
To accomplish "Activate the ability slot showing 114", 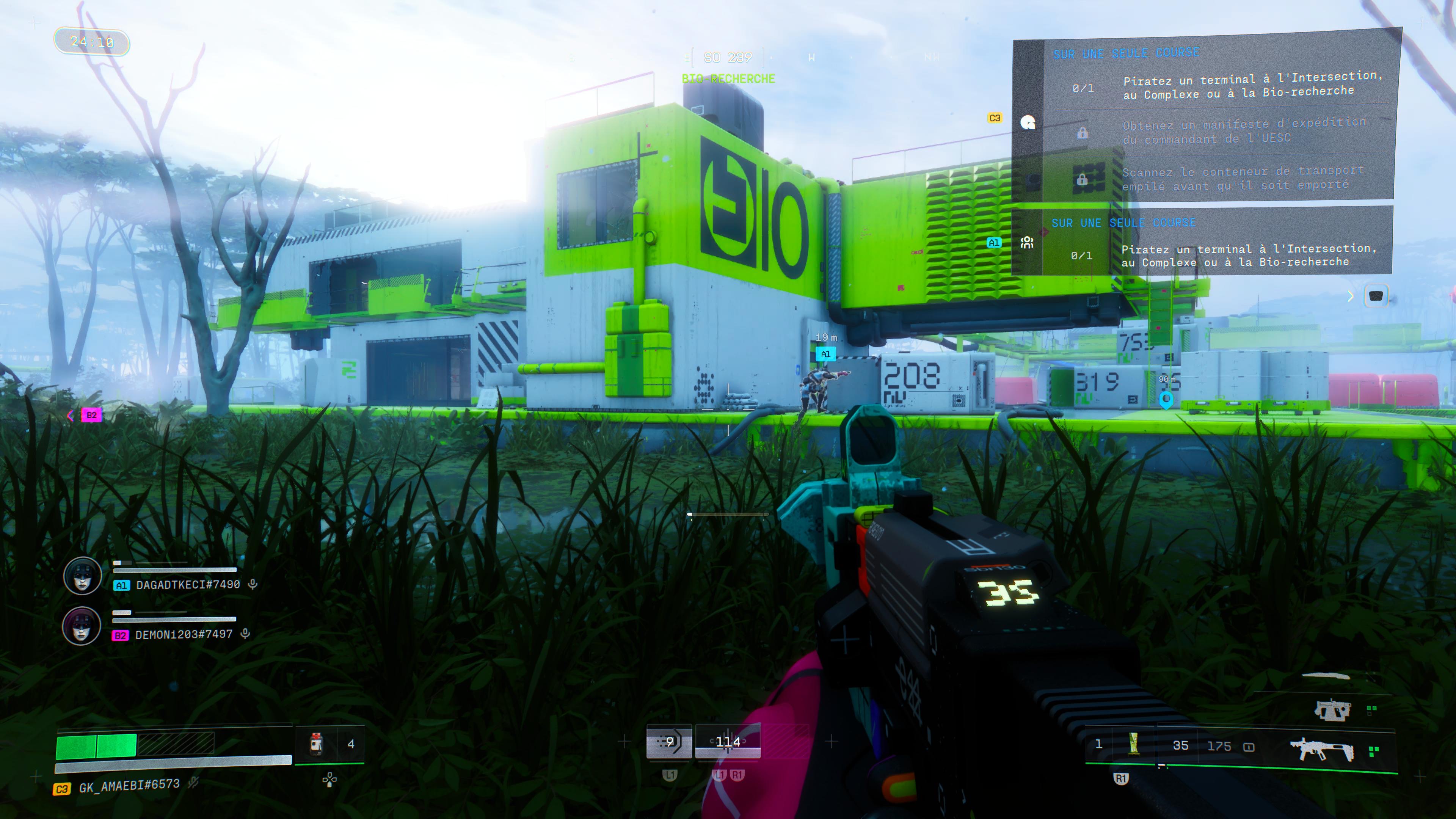I will (x=728, y=742).
